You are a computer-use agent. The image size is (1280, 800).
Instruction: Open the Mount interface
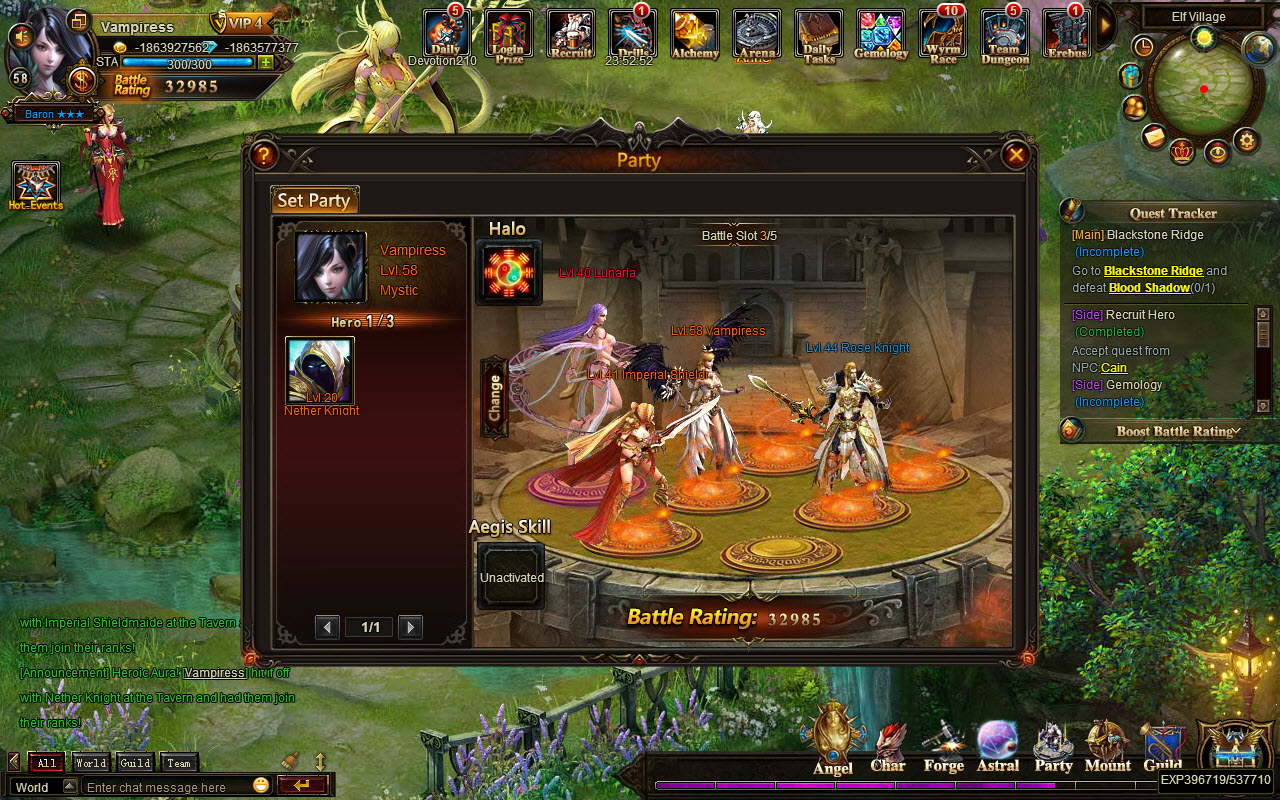[x=1107, y=745]
